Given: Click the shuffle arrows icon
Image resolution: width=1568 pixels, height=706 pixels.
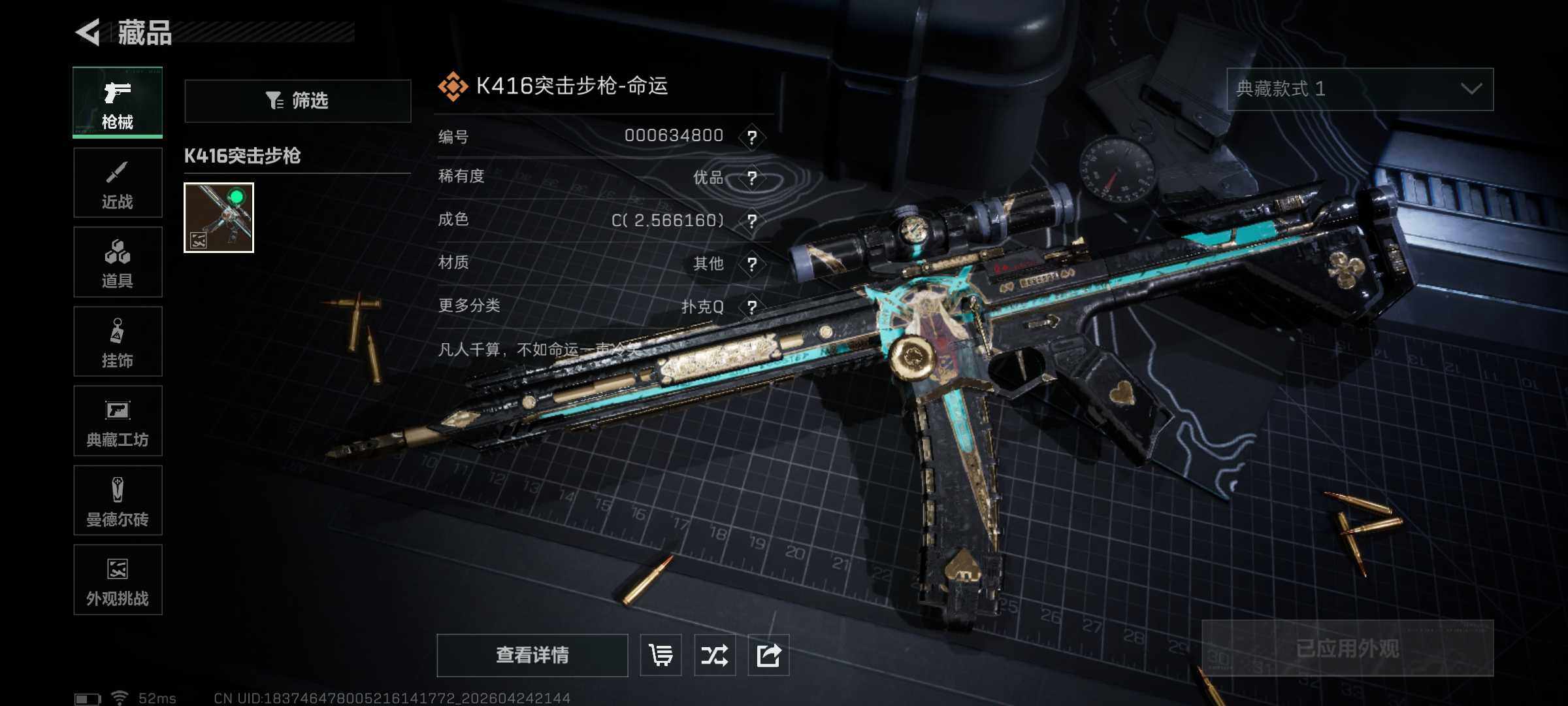Looking at the screenshot, I should pos(715,655).
